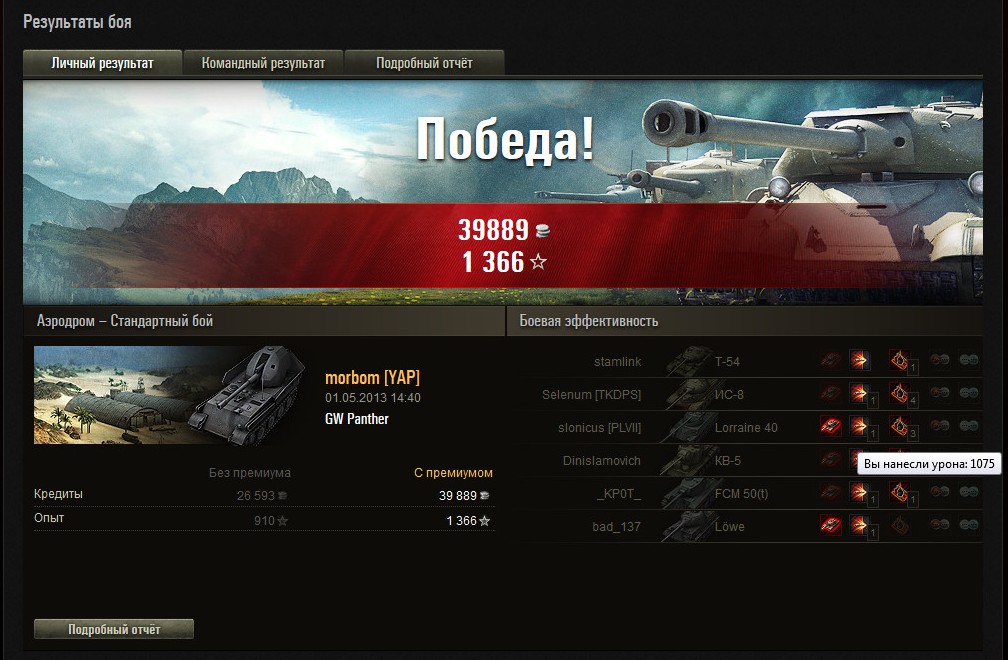The image size is (1008, 660).
Task: Switch to the Подробный отчёт tab
Action: click(x=424, y=63)
